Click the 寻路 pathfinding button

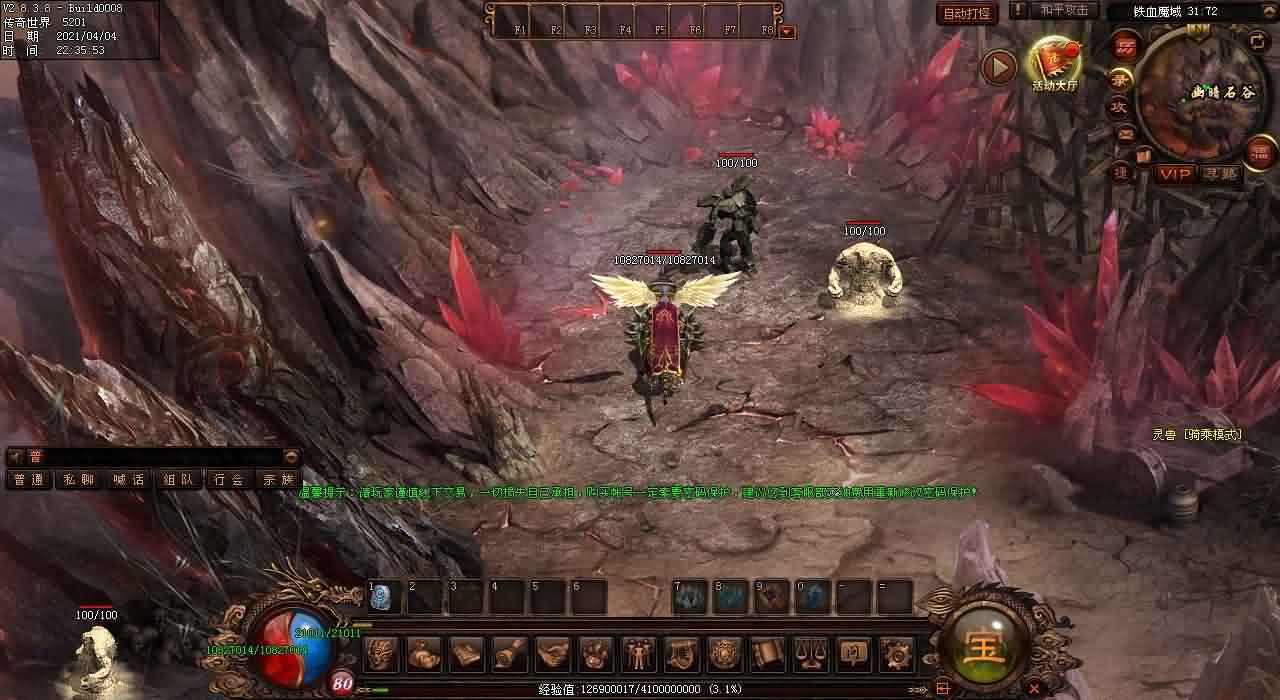pos(1219,174)
